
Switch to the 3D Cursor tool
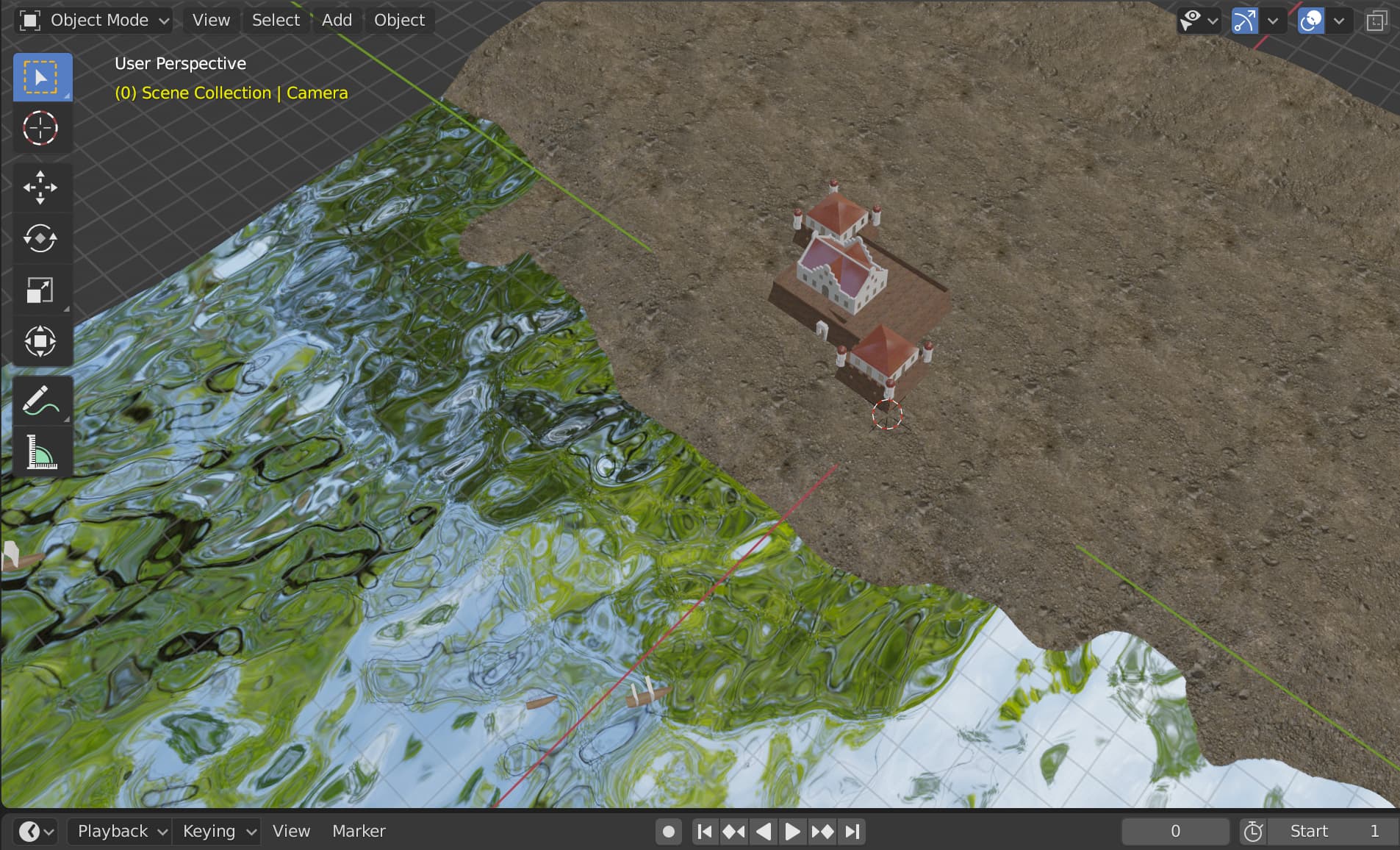(x=42, y=128)
